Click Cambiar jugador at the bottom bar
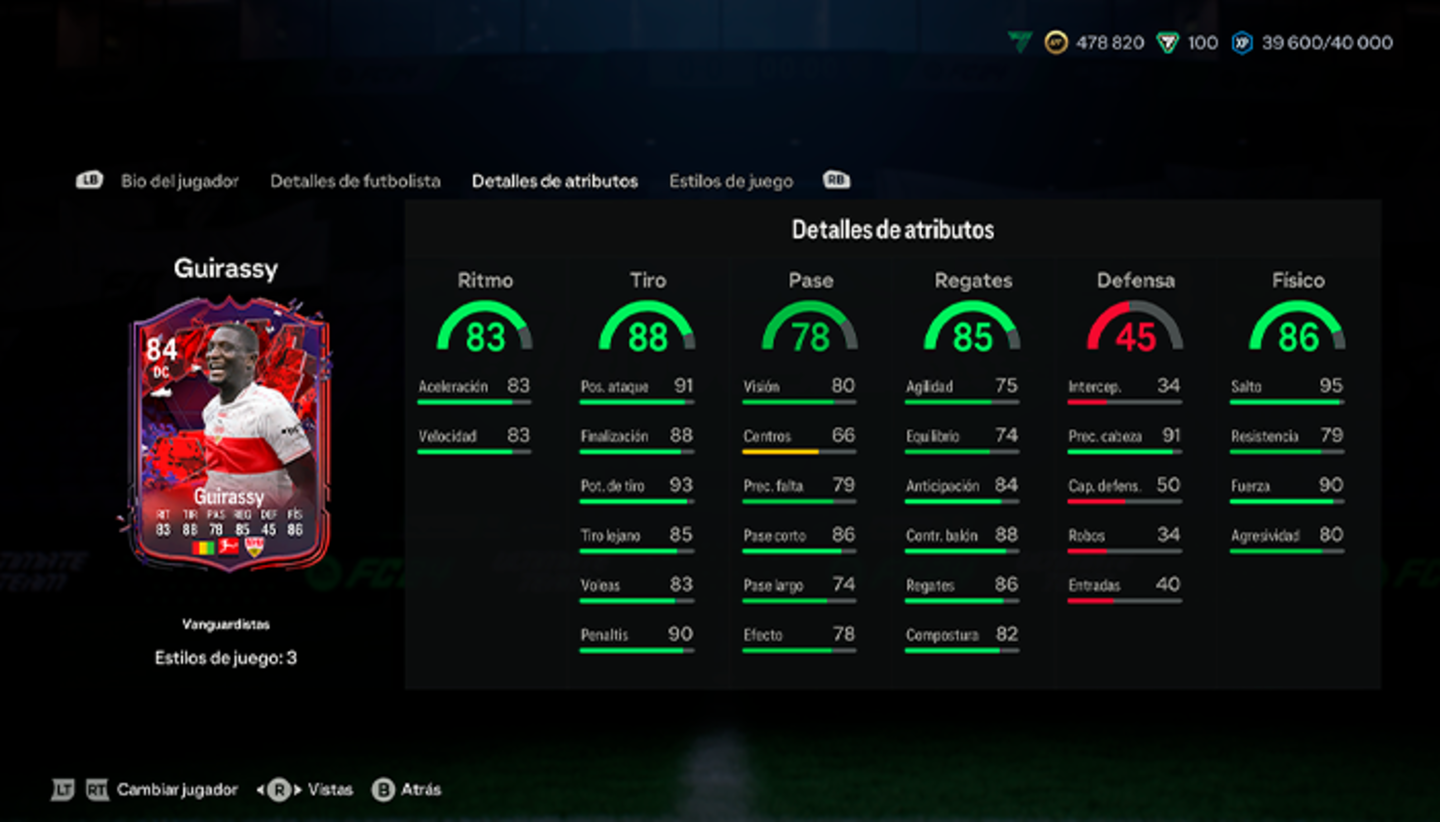The image size is (1440, 822). tap(179, 790)
